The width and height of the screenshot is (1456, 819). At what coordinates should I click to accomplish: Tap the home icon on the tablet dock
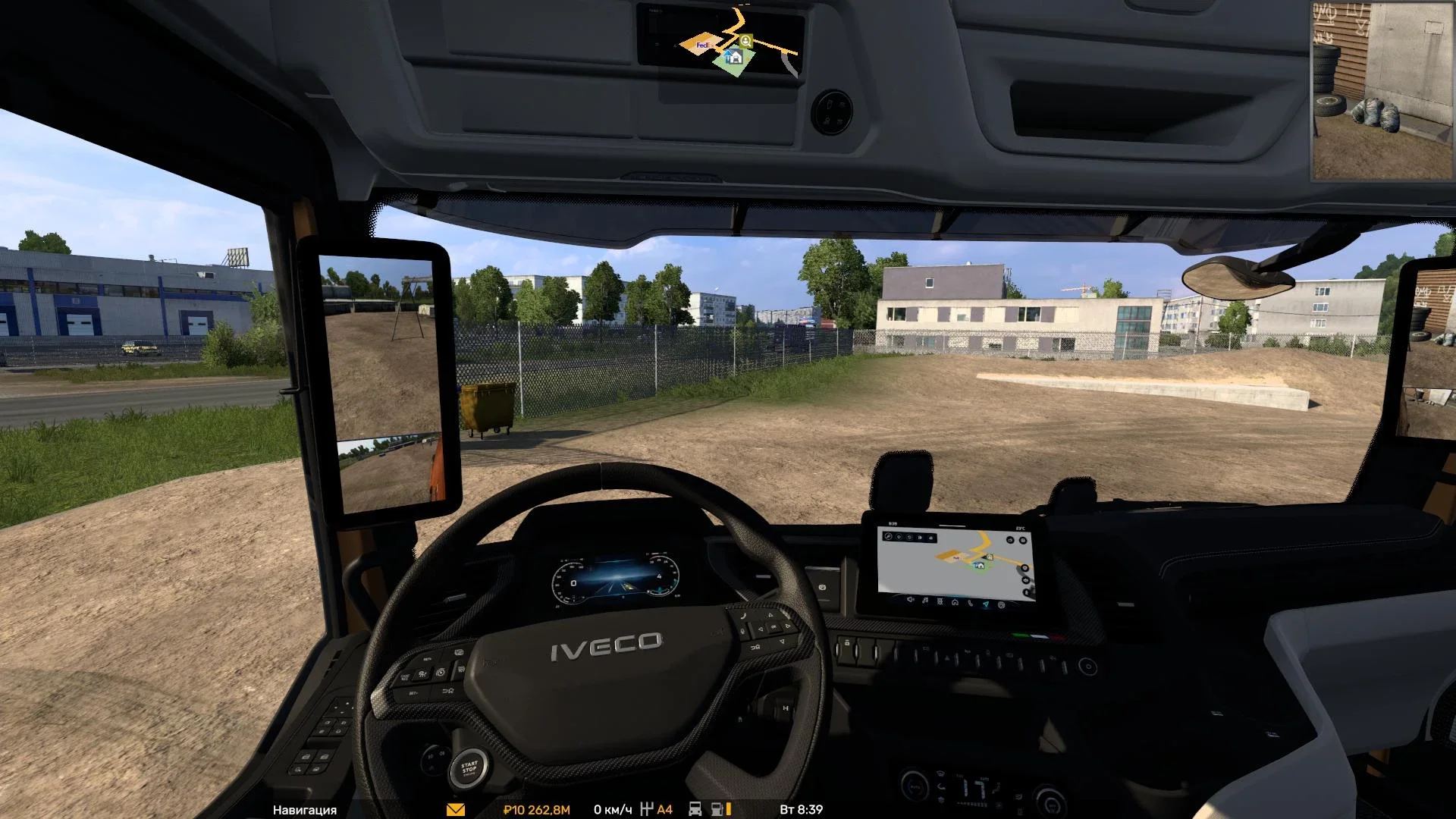955,603
